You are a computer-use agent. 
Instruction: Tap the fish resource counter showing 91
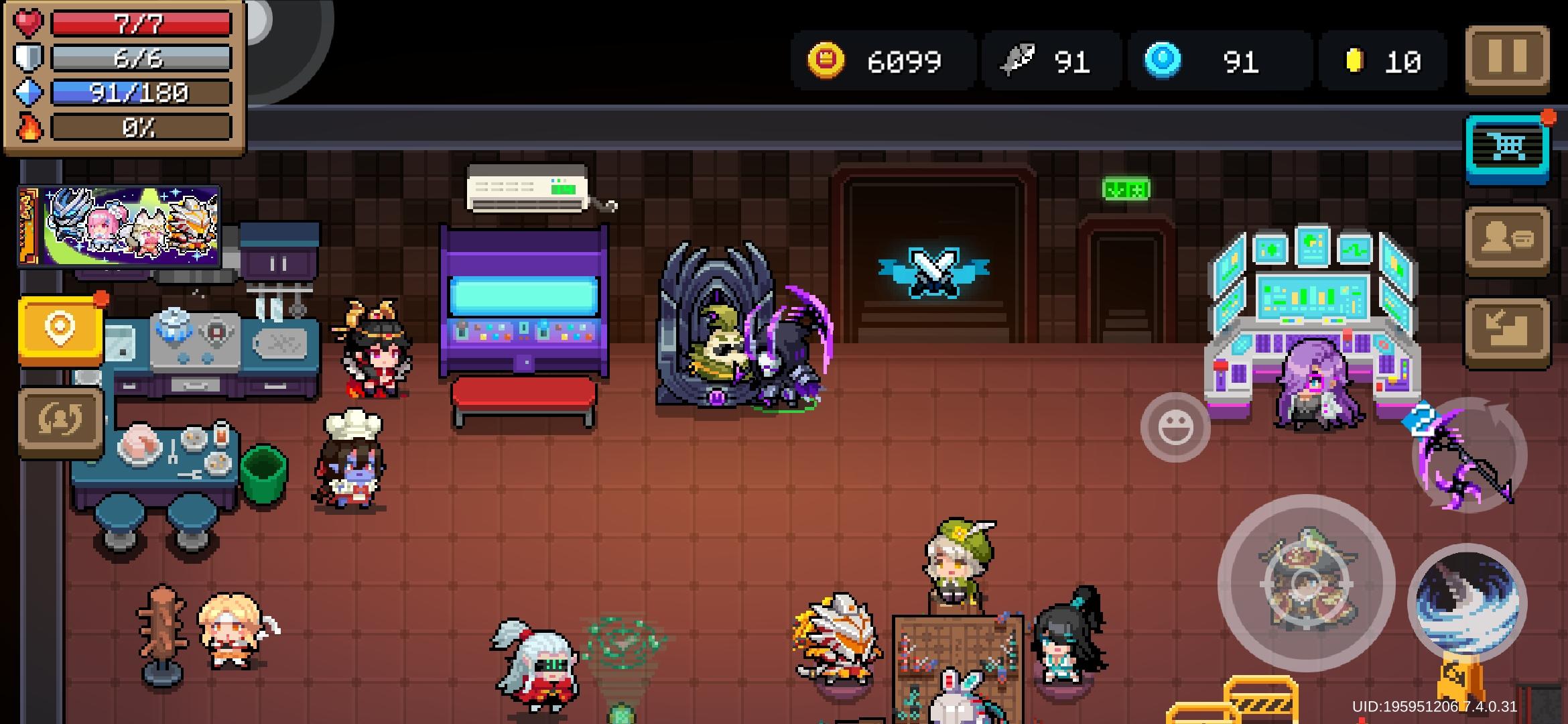(x=1047, y=62)
